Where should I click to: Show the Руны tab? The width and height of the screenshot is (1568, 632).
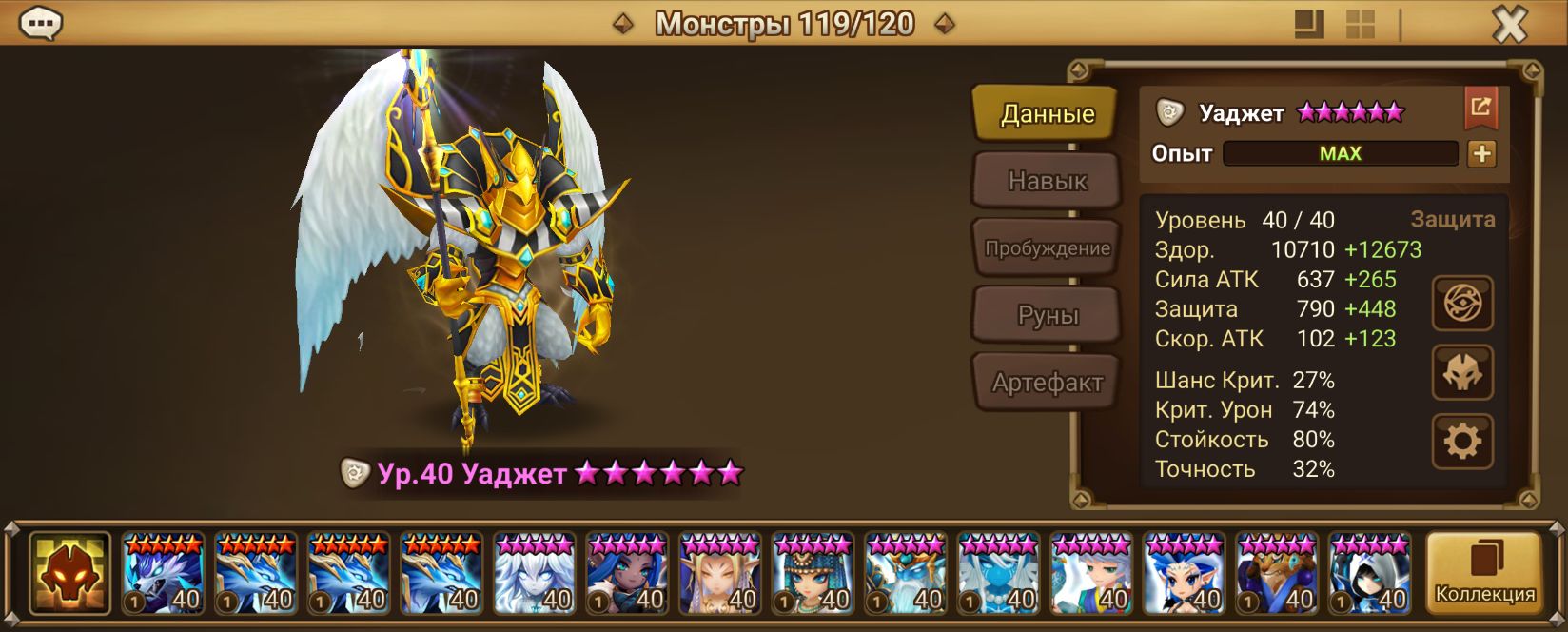[x=1047, y=315]
